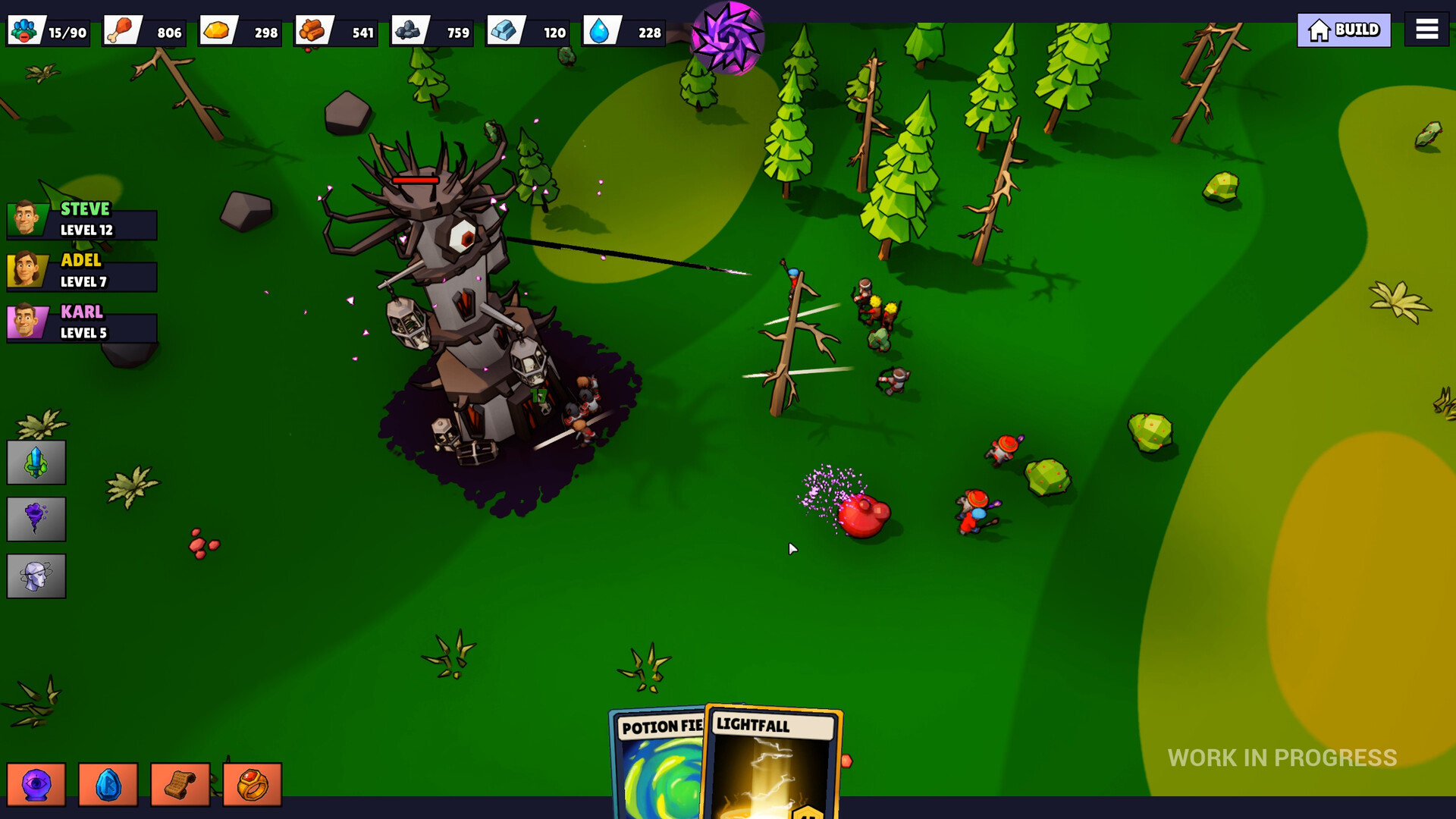1456x819 pixels.
Task: Select the crystal sword ability icon
Action: click(x=36, y=462)
